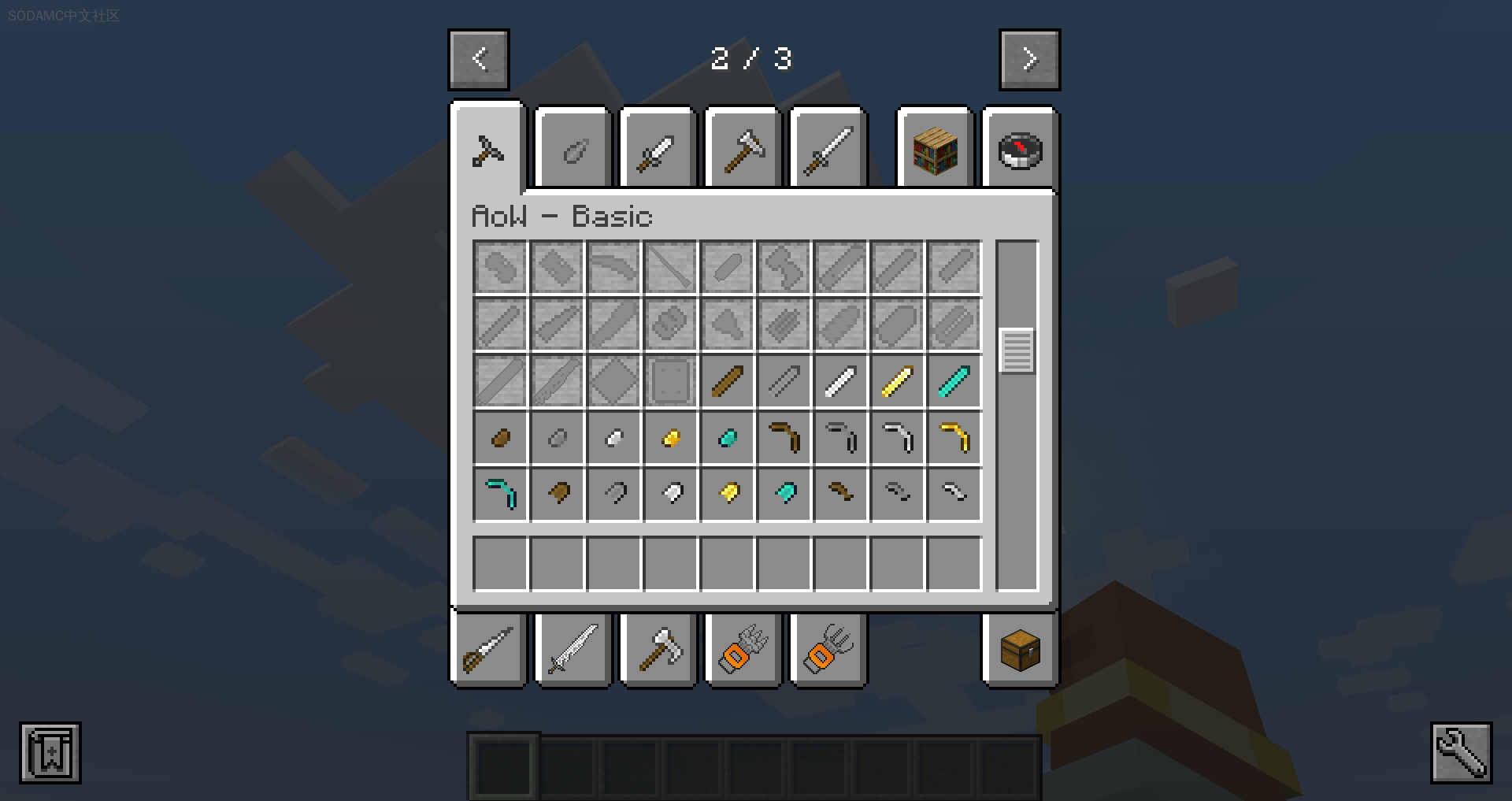Open the compass search tab
The image size is (1512, 801).
1020,150
